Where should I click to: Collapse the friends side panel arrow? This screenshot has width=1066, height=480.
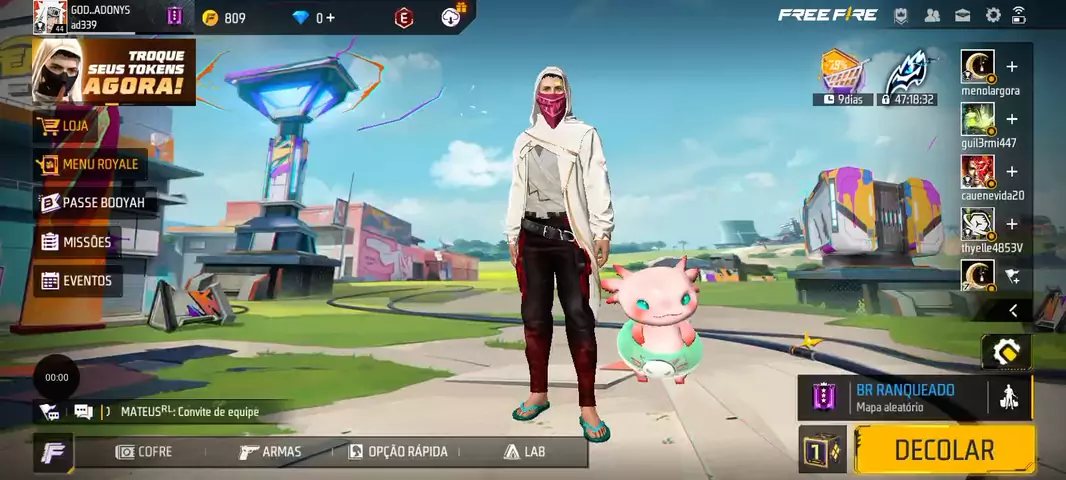(x=1013, y=311)
